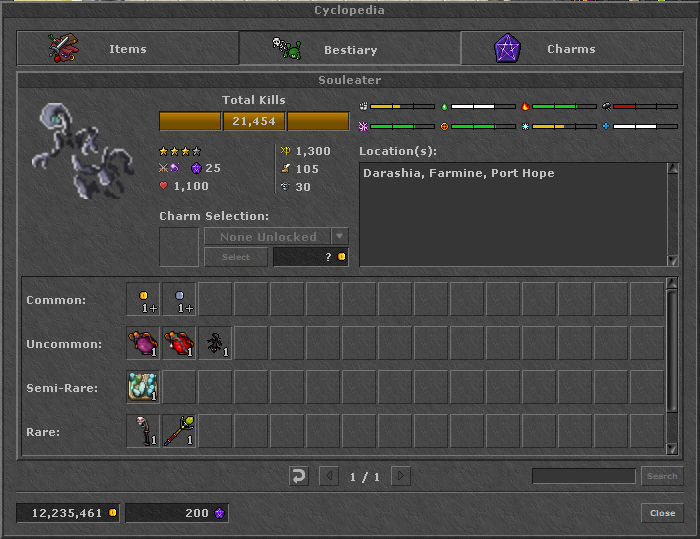Select the platinum coin loot slot
The image size is (700, 539).
(179, 299)
